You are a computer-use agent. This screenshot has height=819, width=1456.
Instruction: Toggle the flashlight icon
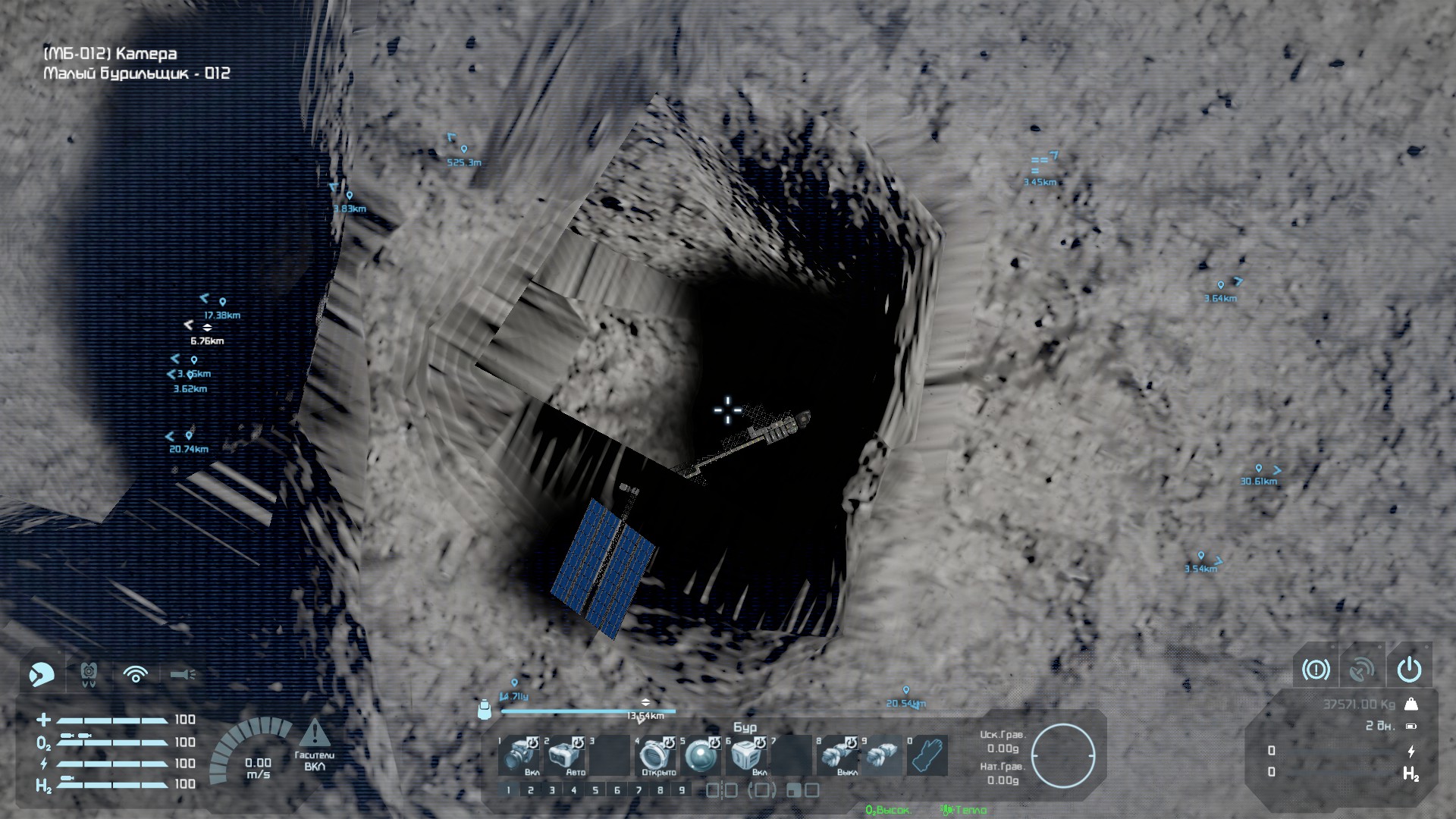point(183,673)
